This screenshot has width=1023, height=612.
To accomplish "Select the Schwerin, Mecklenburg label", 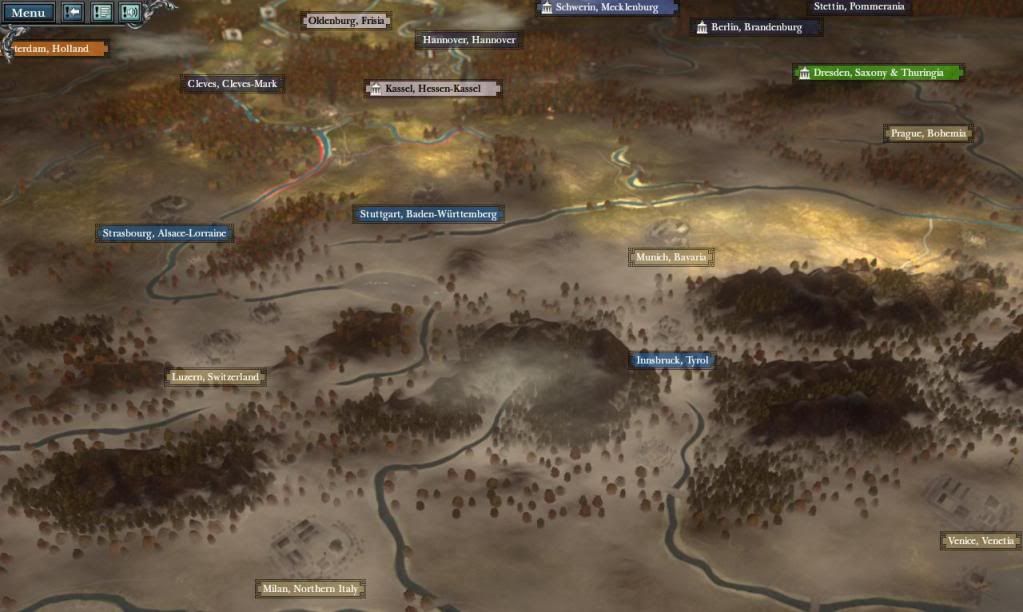I will click(607, 7).
